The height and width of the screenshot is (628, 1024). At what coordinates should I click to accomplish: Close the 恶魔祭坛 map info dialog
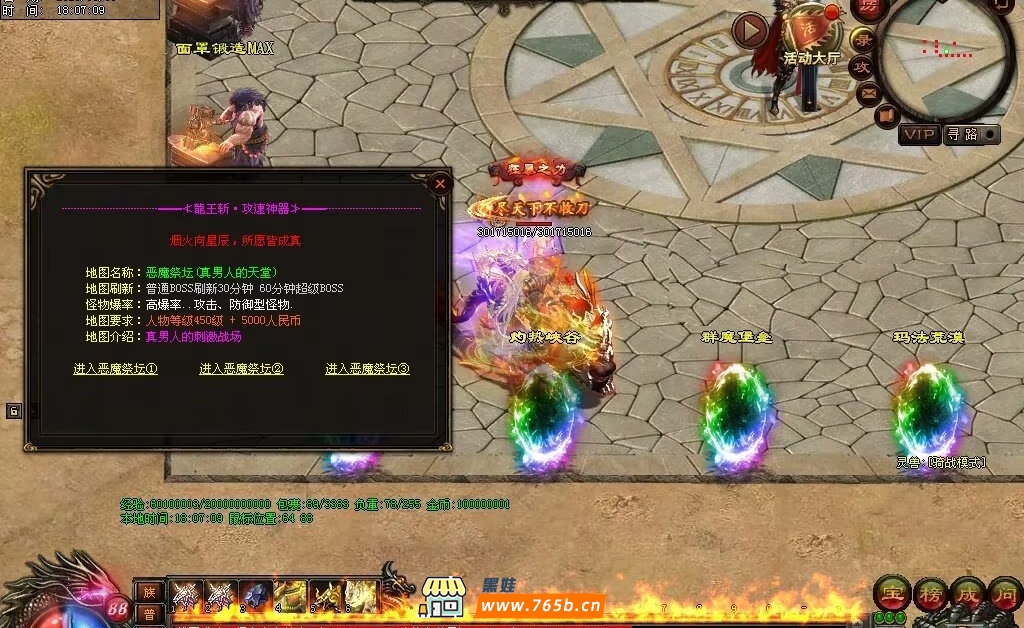pyautogui.click(x=439, y=184)
